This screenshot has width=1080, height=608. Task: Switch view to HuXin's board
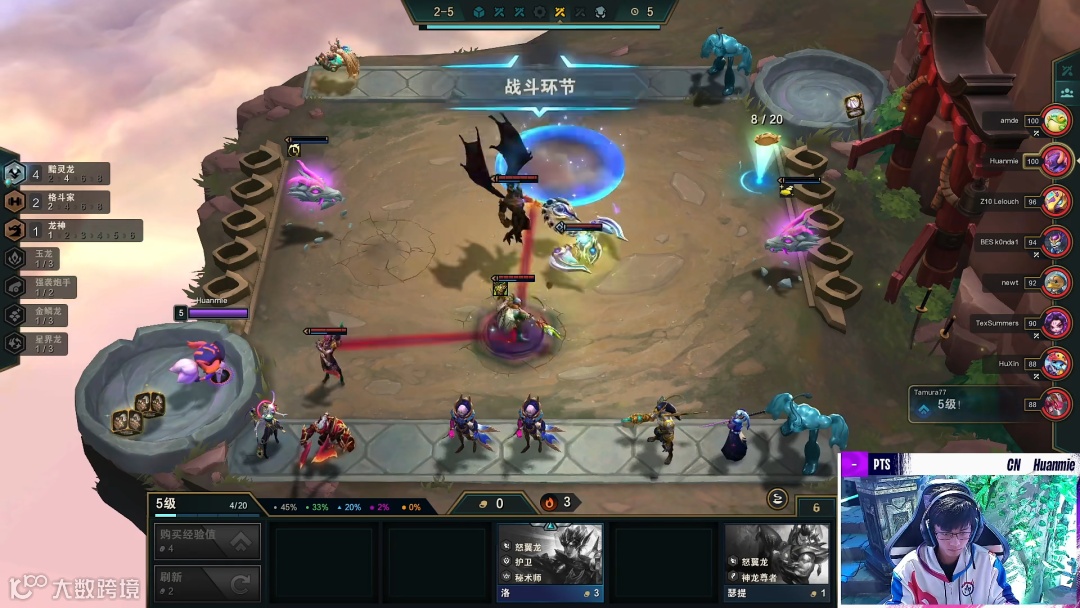pyautogui.click(x=1055, y=363)
